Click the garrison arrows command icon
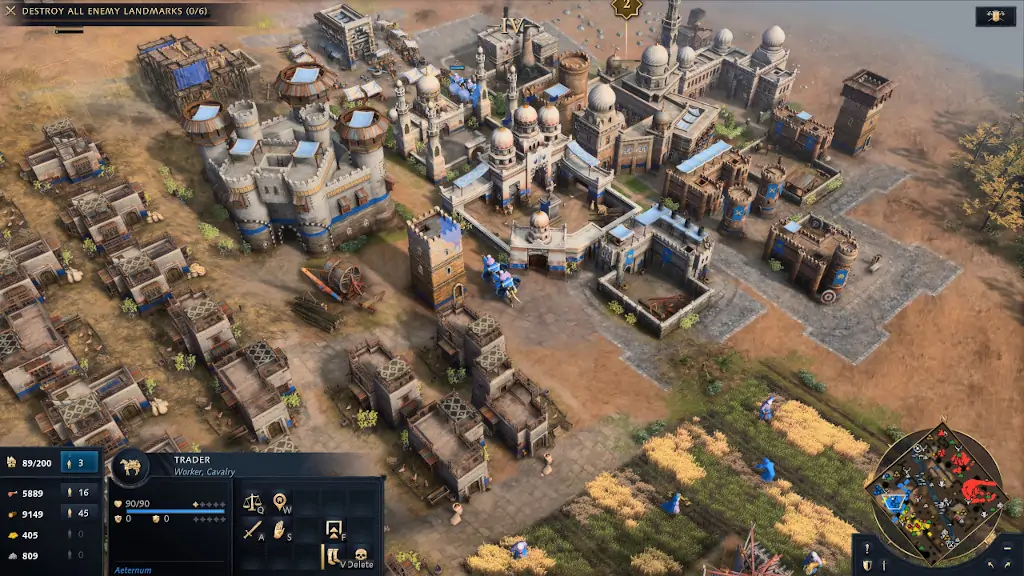 [x=335, y=528]
